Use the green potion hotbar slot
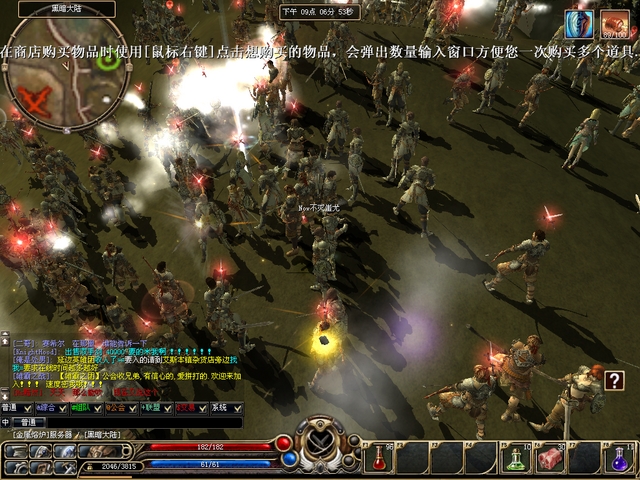This screenshot has width=640, height=480. 515,458
